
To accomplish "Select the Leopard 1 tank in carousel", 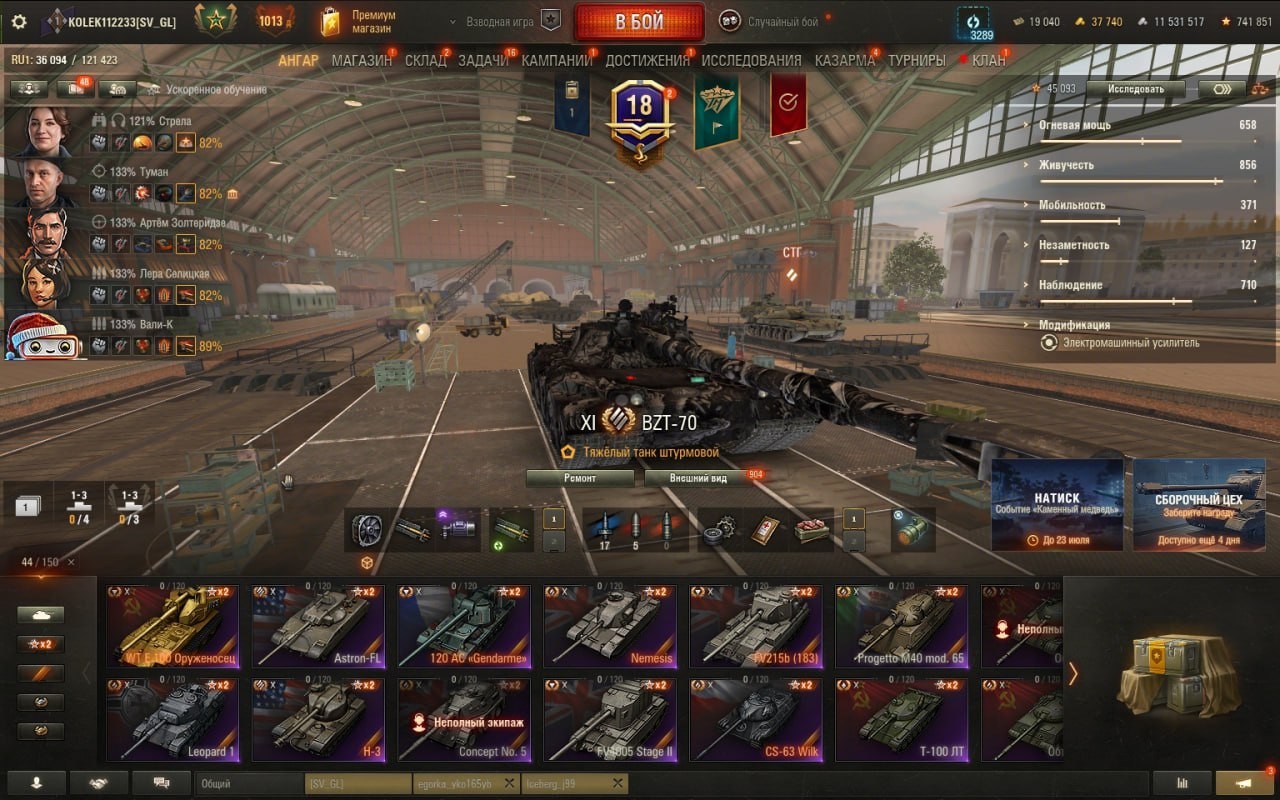I will coord(173,720).
